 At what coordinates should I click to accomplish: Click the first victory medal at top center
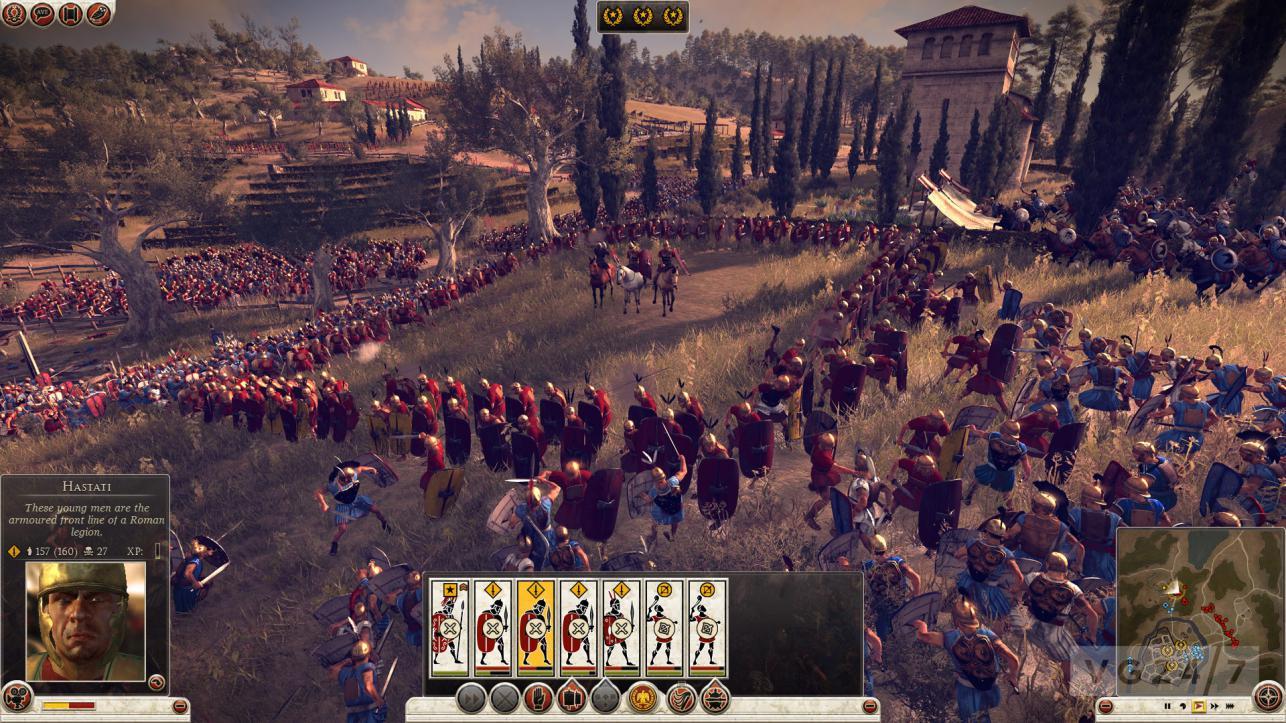[x=613, y=17]
